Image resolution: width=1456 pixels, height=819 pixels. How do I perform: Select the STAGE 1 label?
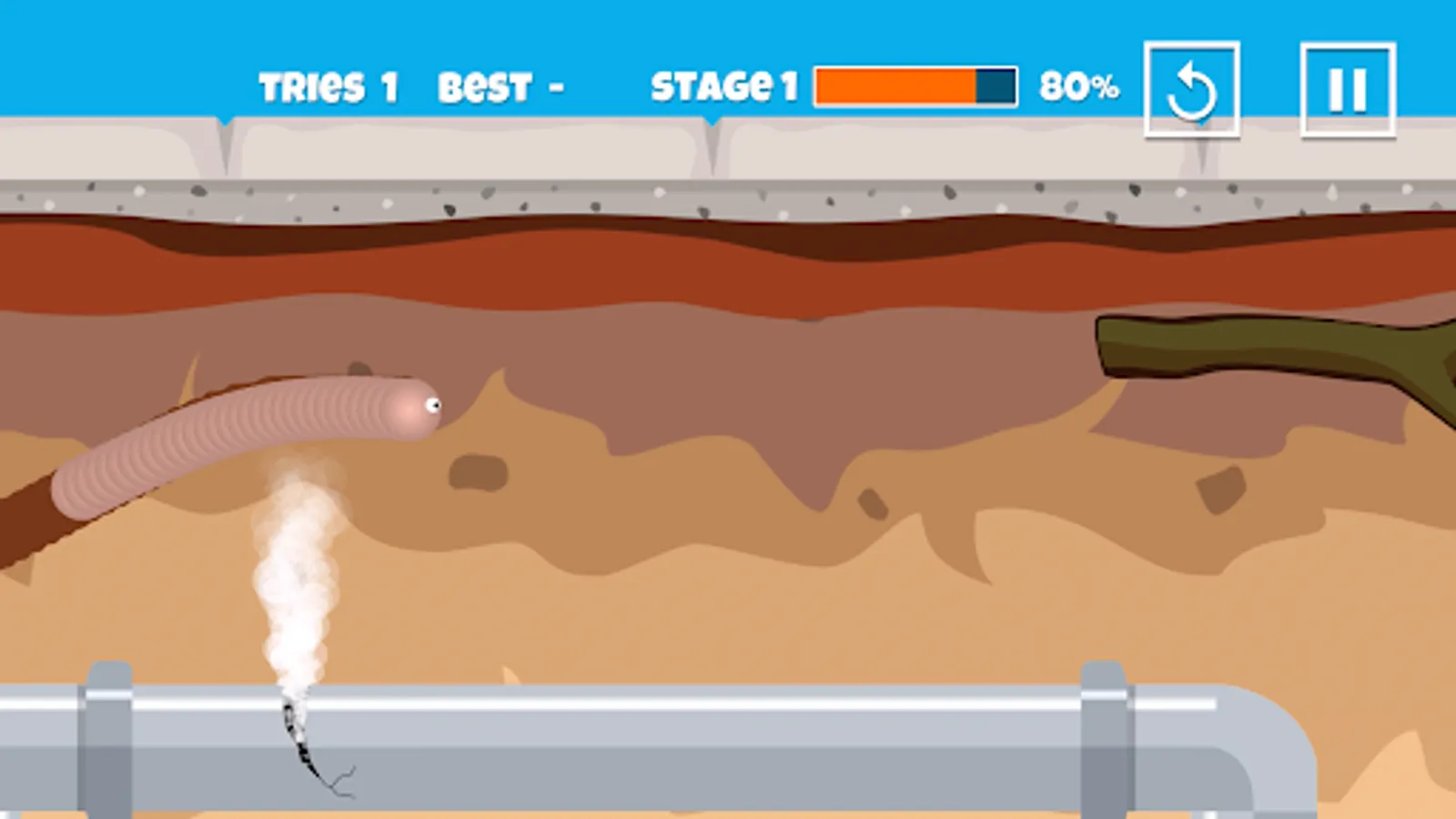(x=723, y=86)
